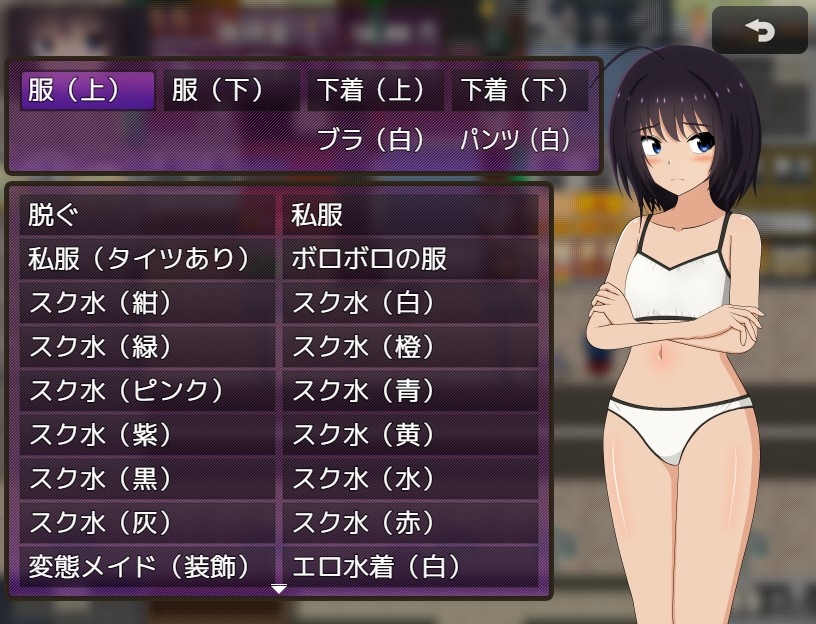Choose スク水（紫） in the list
This screenshot has width=816, height=624.
coord(147,435)
